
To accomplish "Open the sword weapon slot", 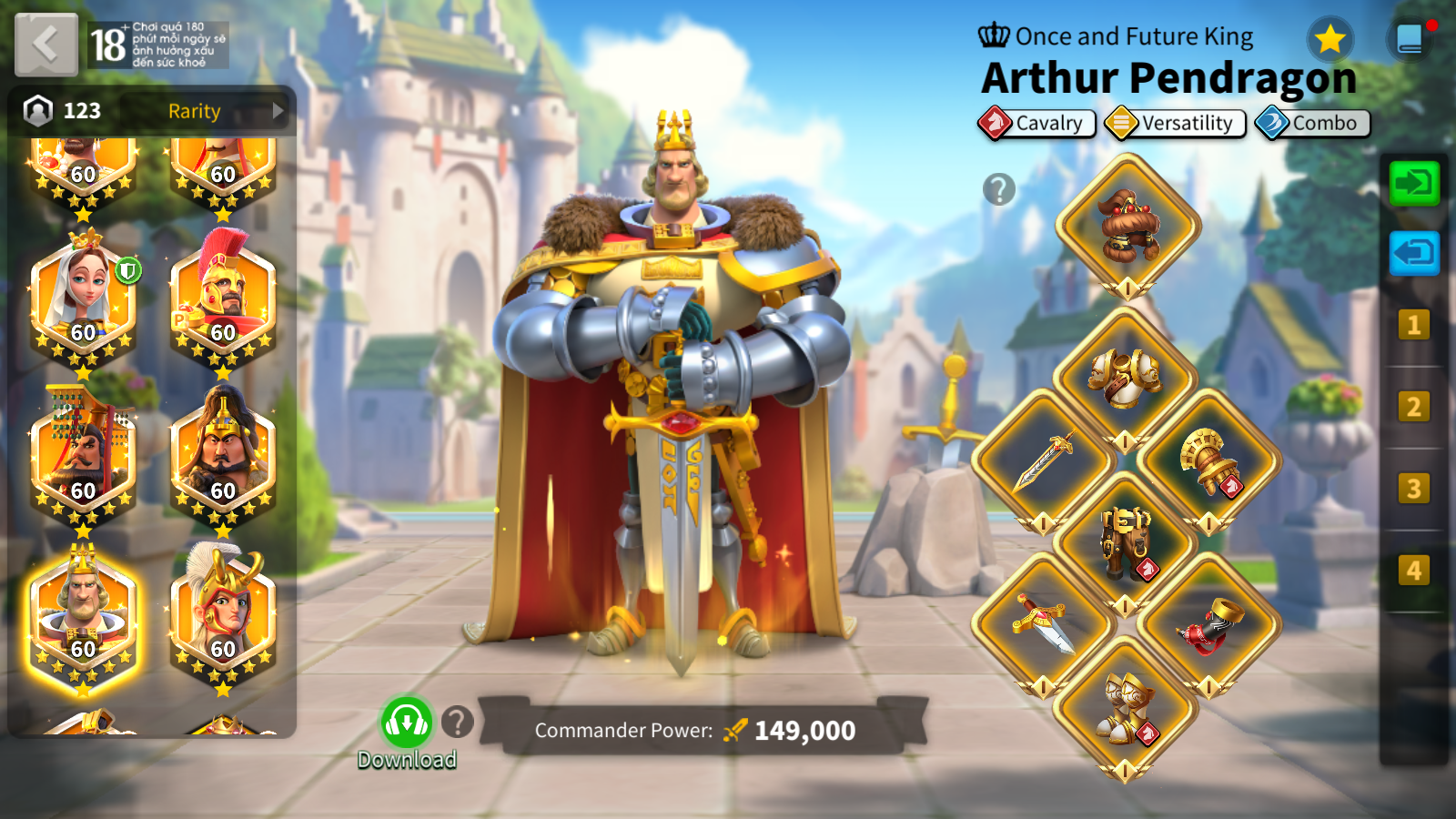I will click(1044, 460).
